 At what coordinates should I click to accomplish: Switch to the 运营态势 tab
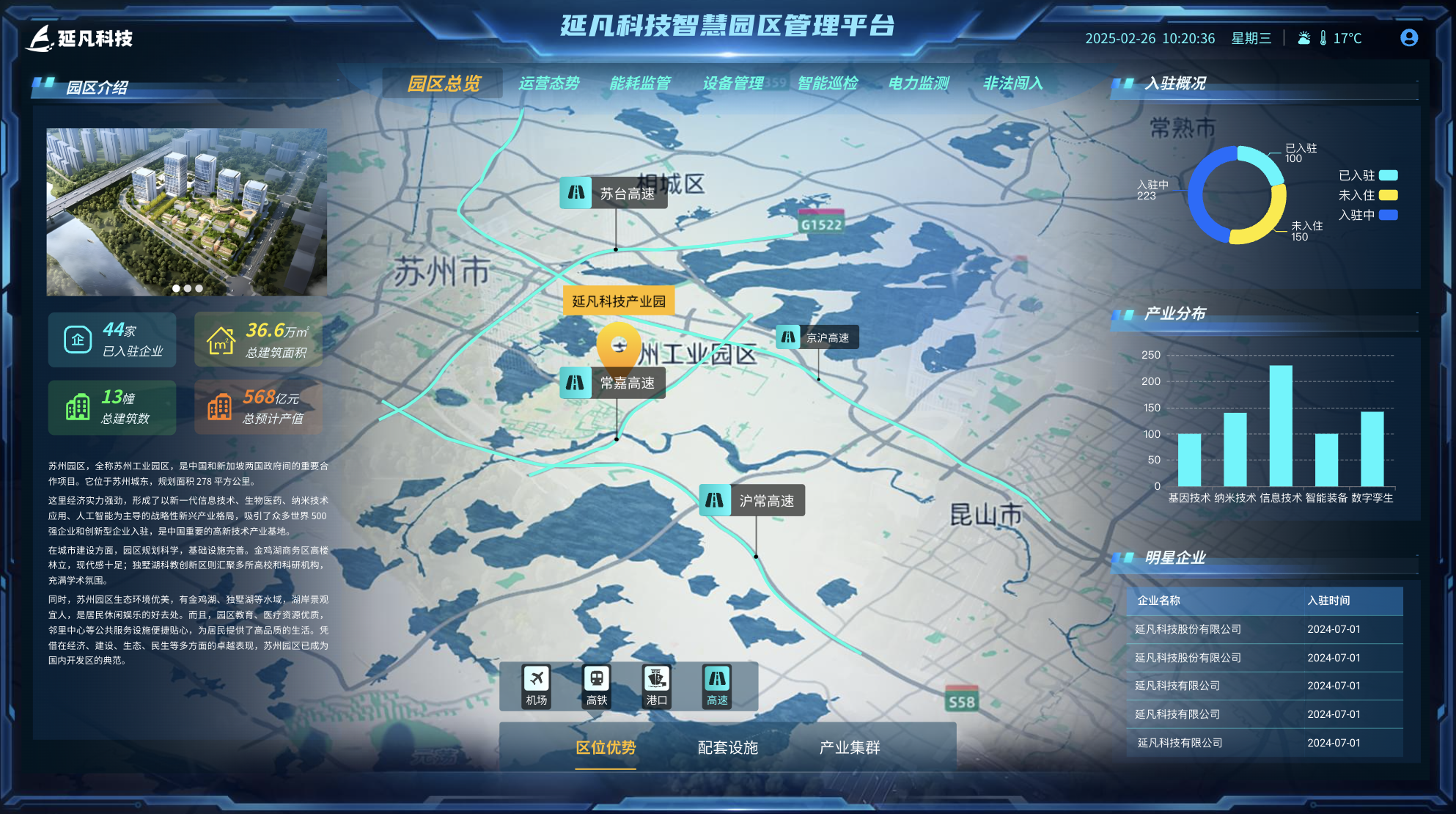coord(549,83)
